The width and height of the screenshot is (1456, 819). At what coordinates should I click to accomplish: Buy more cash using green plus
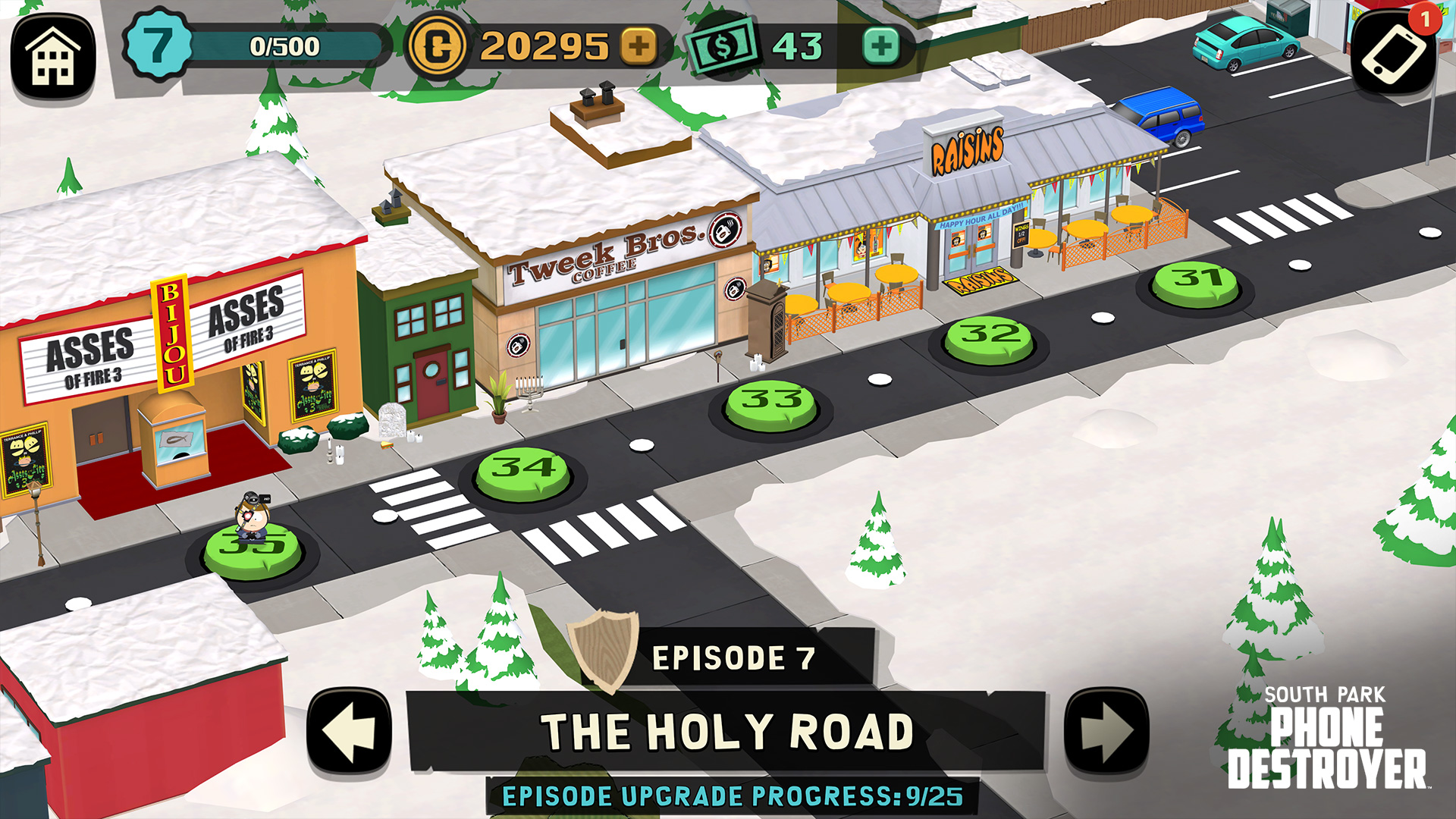[880, 46]
